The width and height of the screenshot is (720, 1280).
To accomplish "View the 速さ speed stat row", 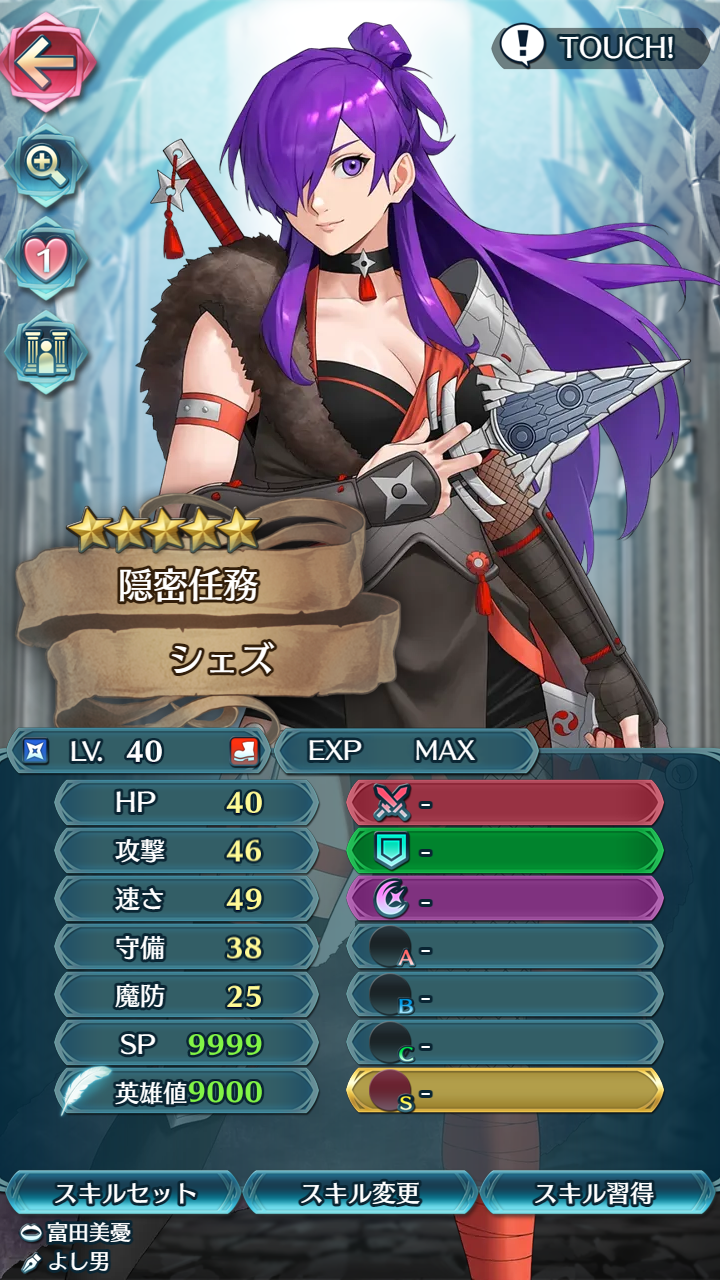I will point(187,899).
